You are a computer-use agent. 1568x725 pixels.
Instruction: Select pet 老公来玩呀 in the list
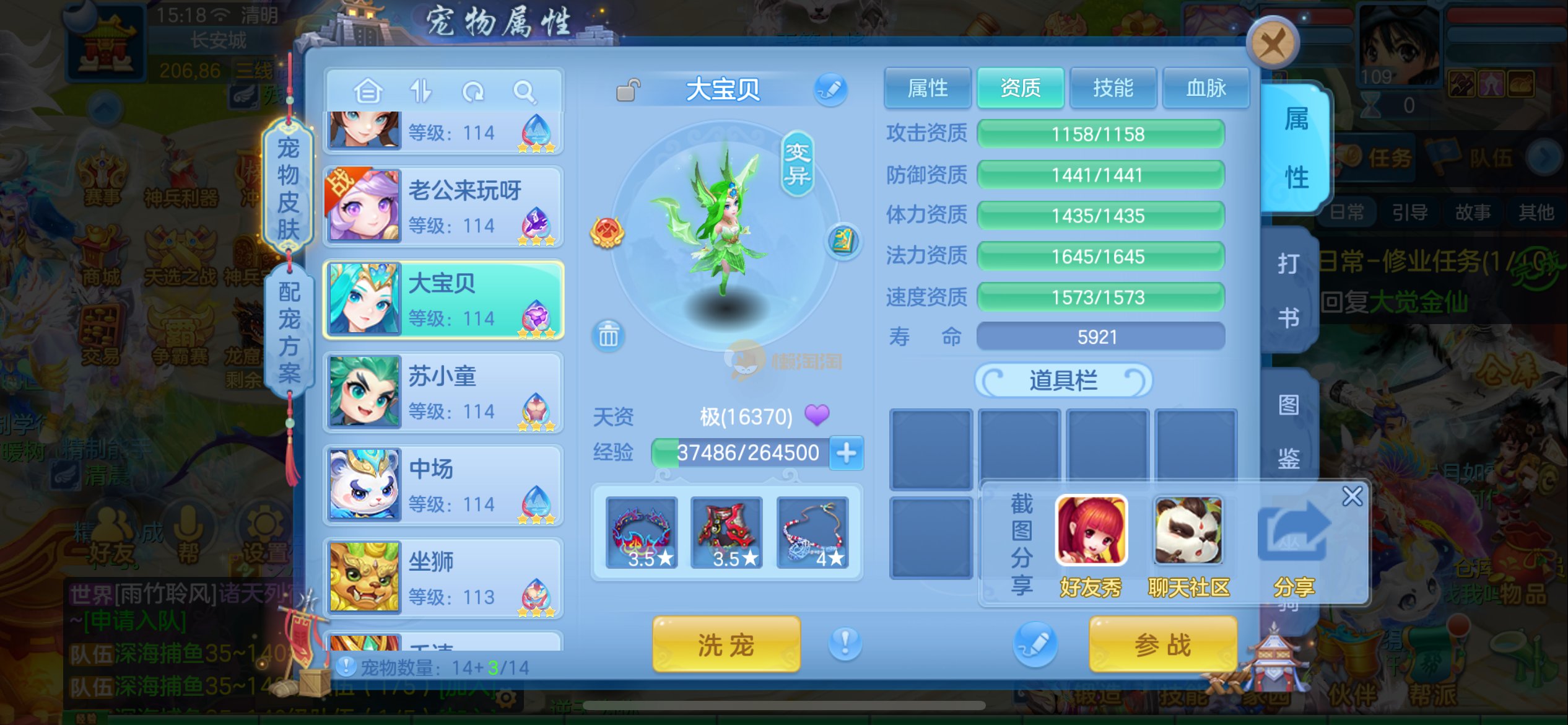coord(443,207)
